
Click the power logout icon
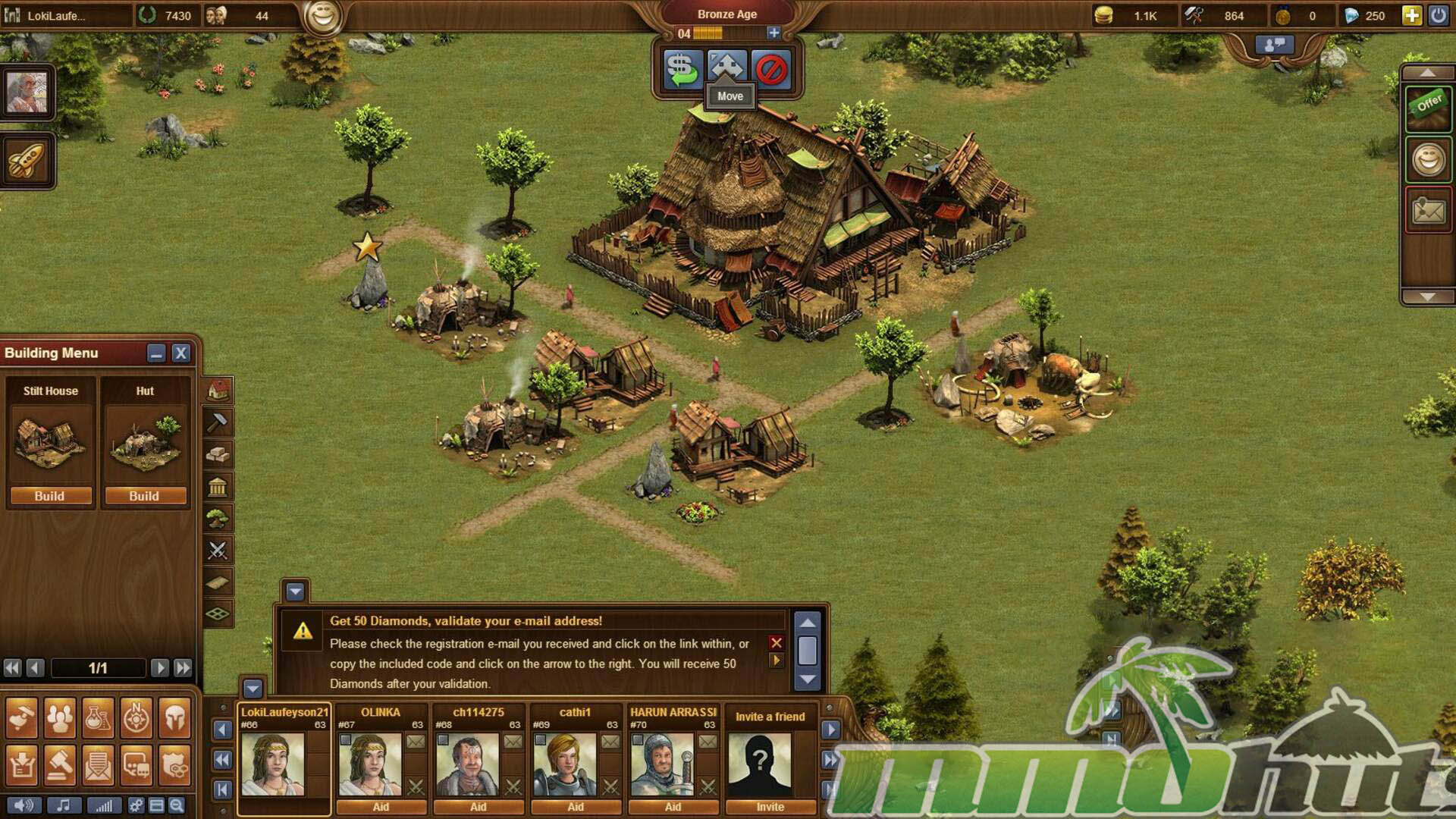pyautogui.click(x=1438, y=16)
